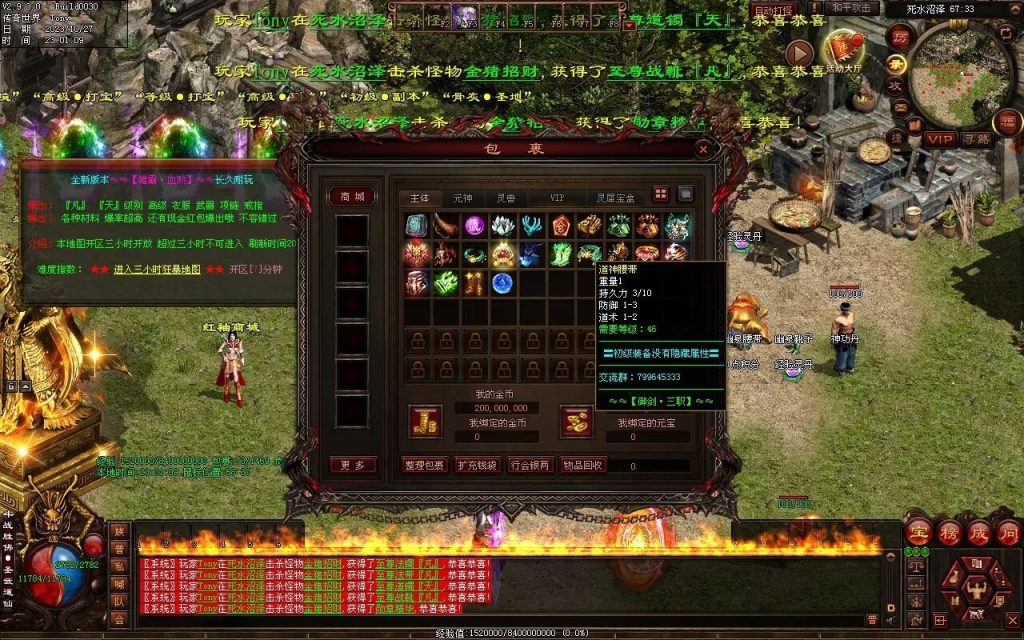Click the VIP button below minimap
Image resolution: width=1024 pixels, height=640 pixels.
pyautogui.click(x=940, y=138)
